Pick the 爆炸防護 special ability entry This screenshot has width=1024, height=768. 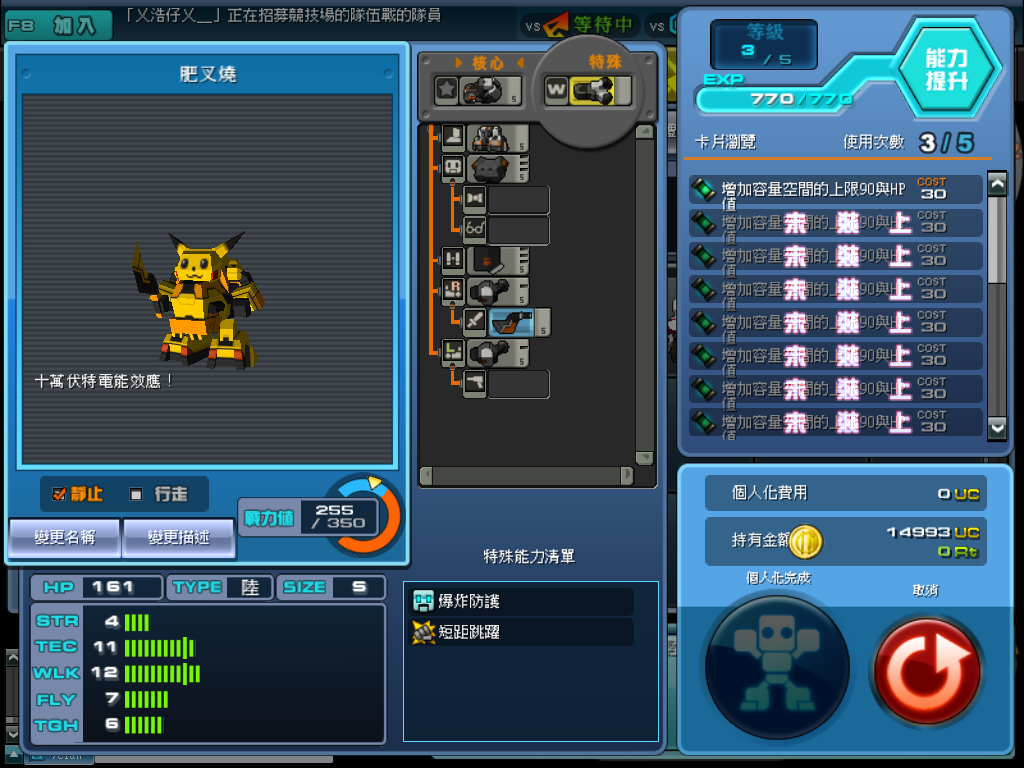click(x=522, y=601)
